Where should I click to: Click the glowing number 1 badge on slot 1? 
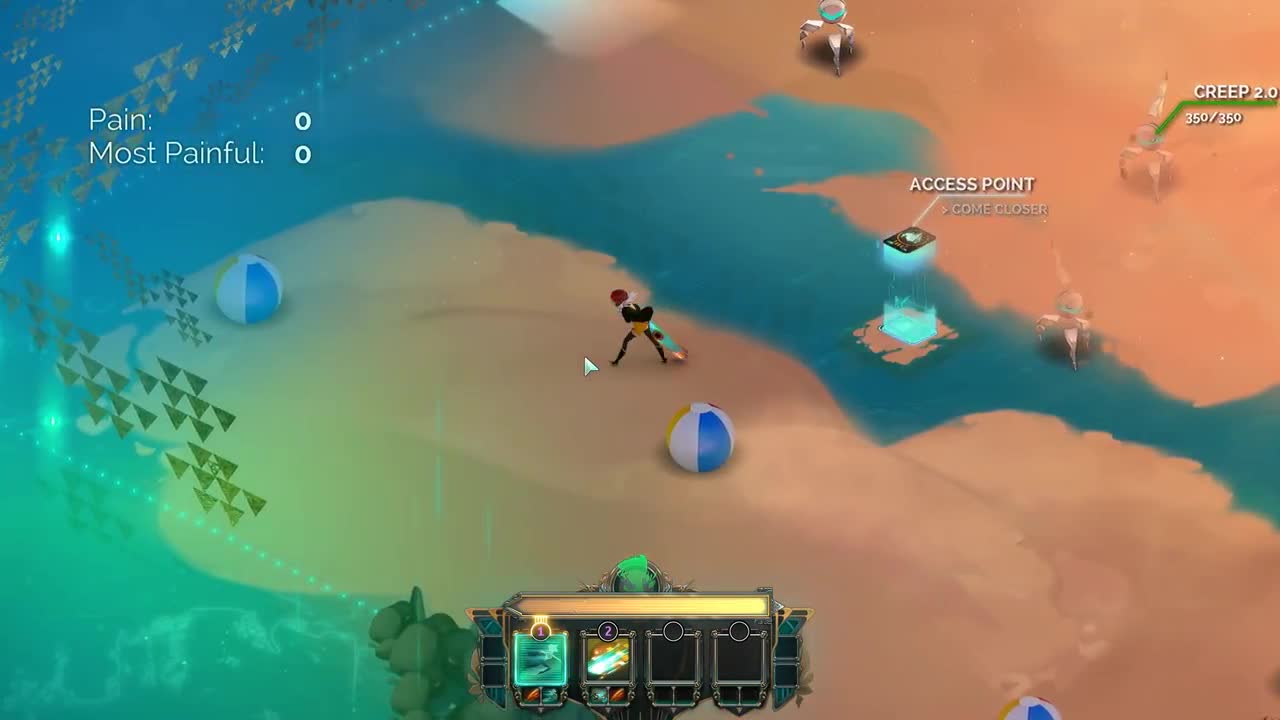coord(540,631)
